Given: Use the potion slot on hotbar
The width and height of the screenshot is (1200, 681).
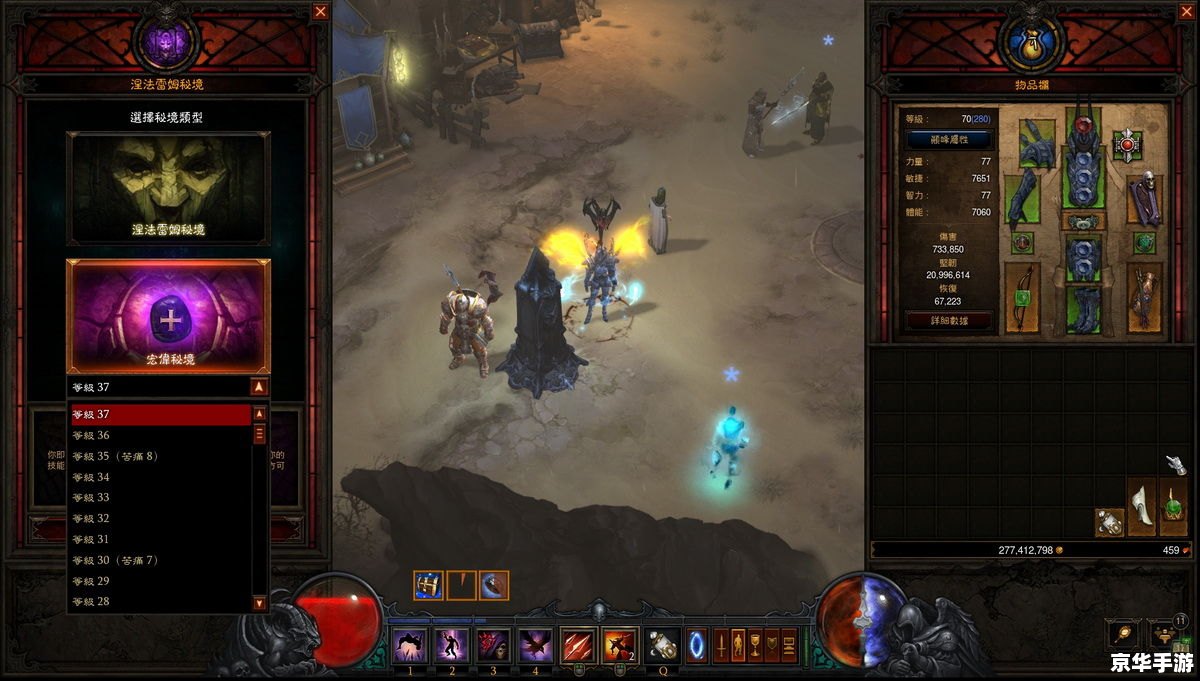Looking at the screenshot, I should 661,644.
